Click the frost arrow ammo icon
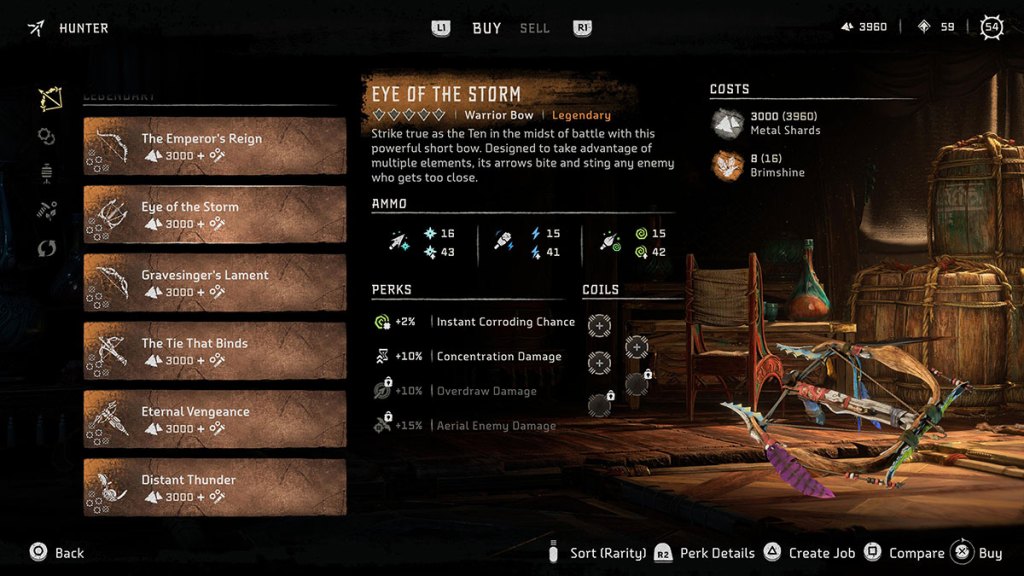 [398, 242]
